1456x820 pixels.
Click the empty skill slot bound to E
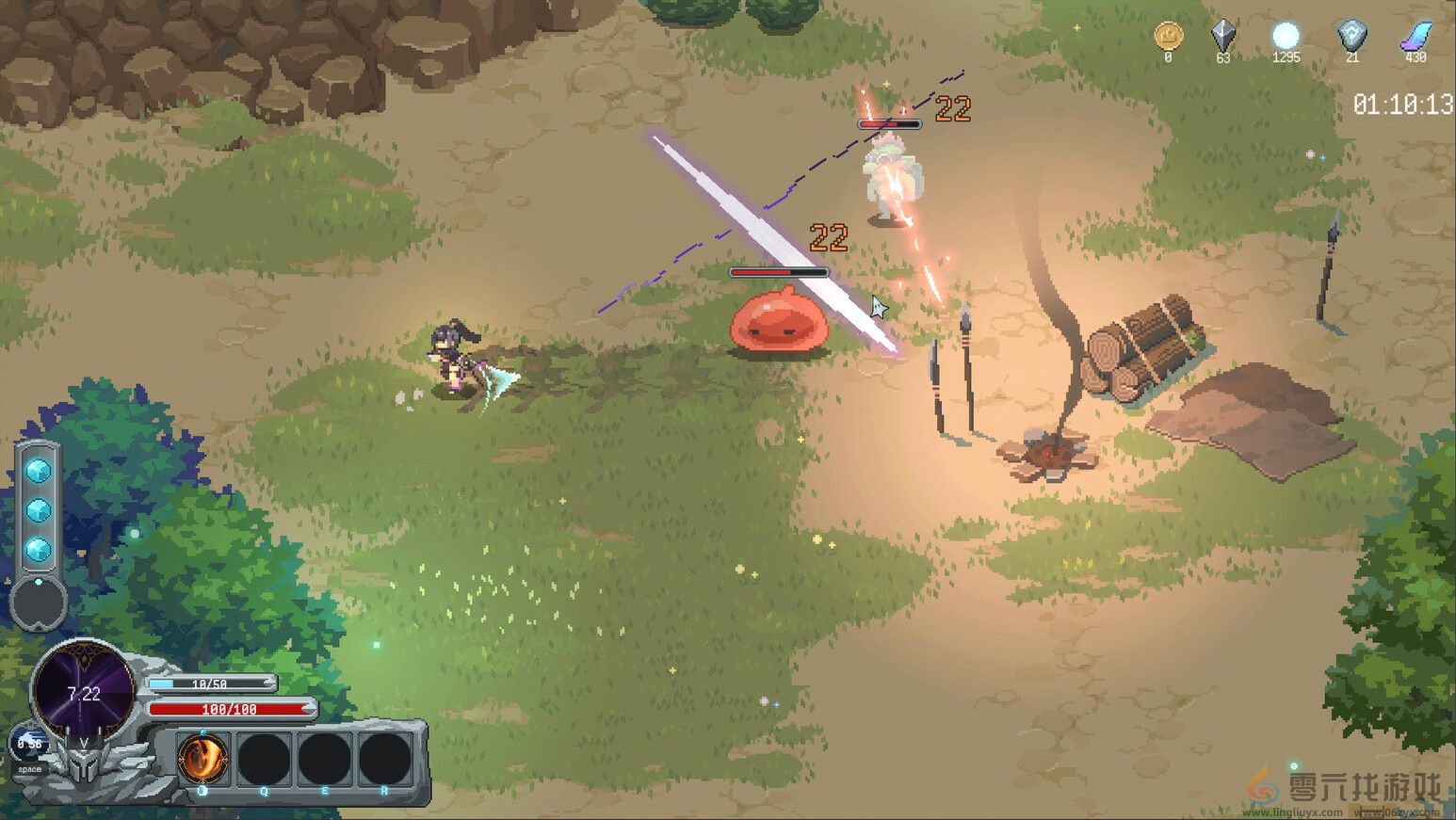pos(323,759)
